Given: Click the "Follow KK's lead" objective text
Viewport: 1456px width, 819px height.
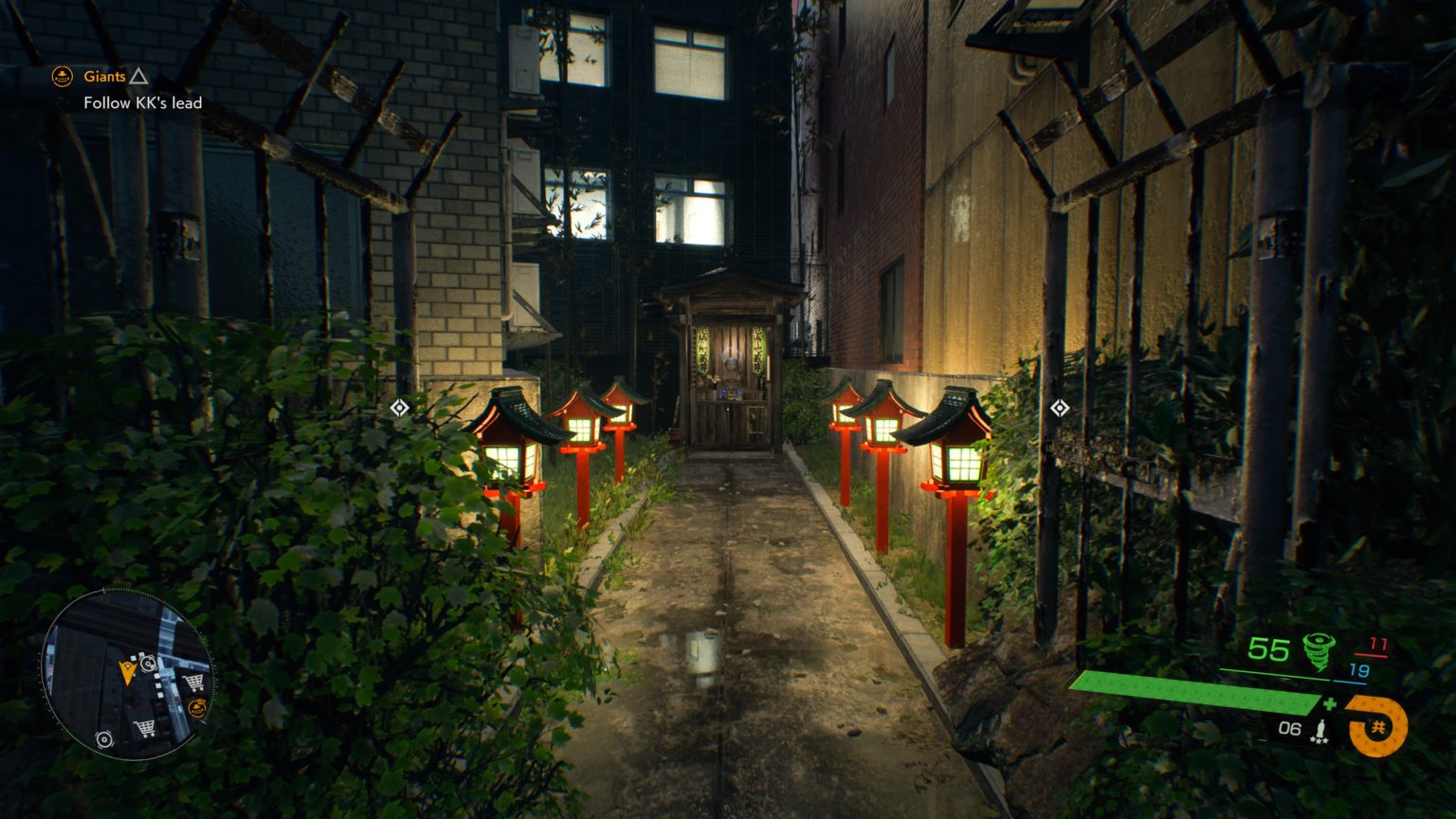Looking at the screenshot, I should point(142,102).
